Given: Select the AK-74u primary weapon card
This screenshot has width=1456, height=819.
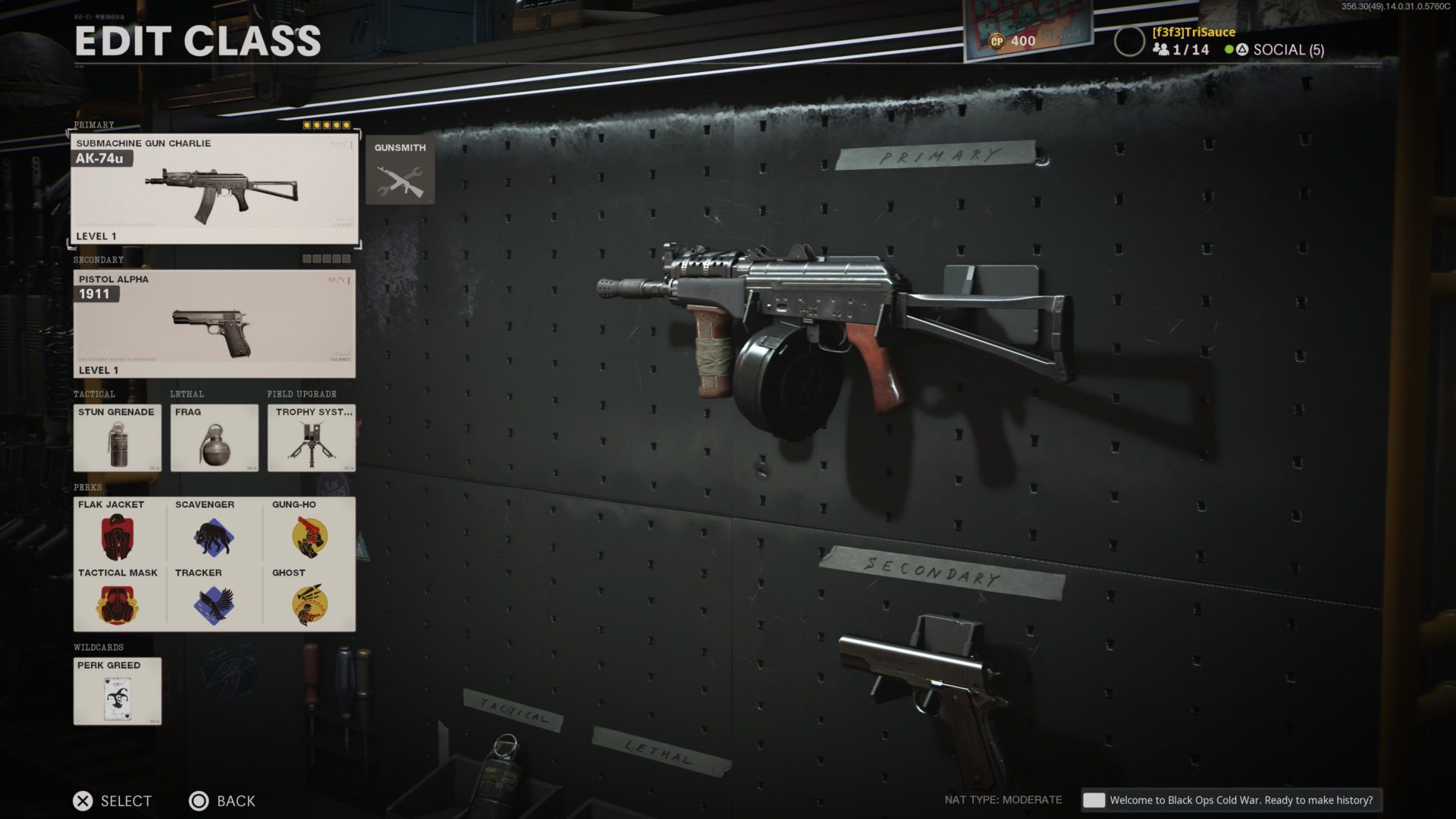Looking at the screenshot, I should pos(214,189).
